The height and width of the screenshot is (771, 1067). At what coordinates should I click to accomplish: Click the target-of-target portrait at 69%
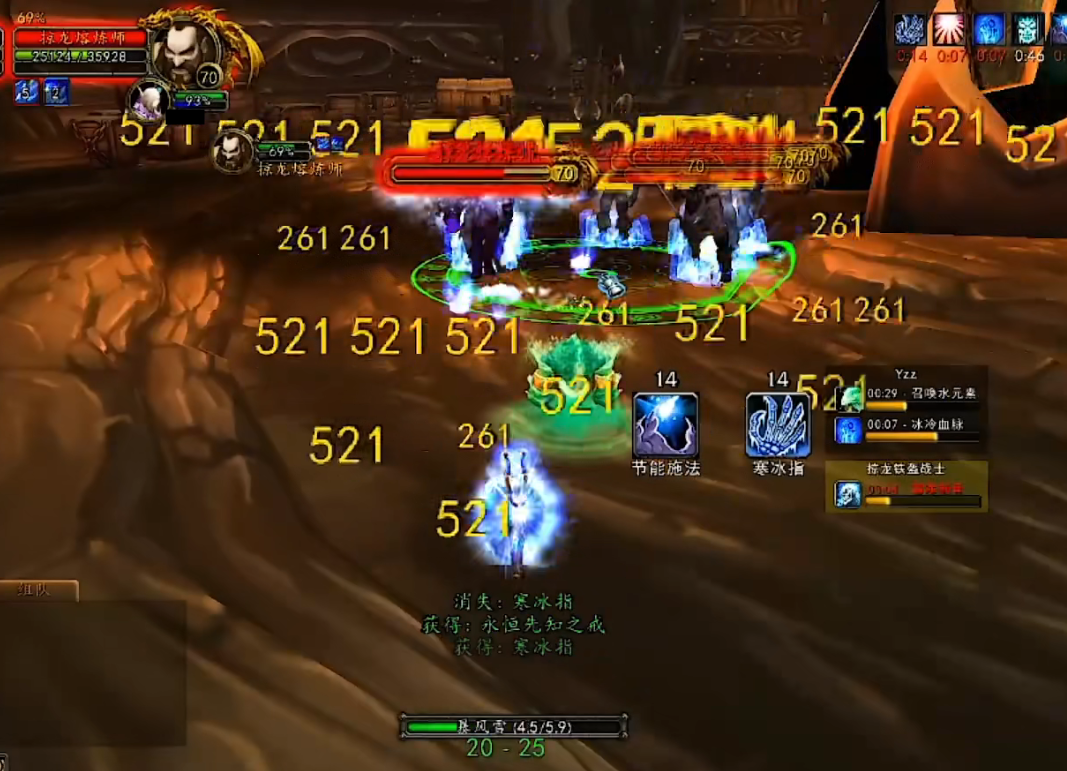[x=234, y=151]
